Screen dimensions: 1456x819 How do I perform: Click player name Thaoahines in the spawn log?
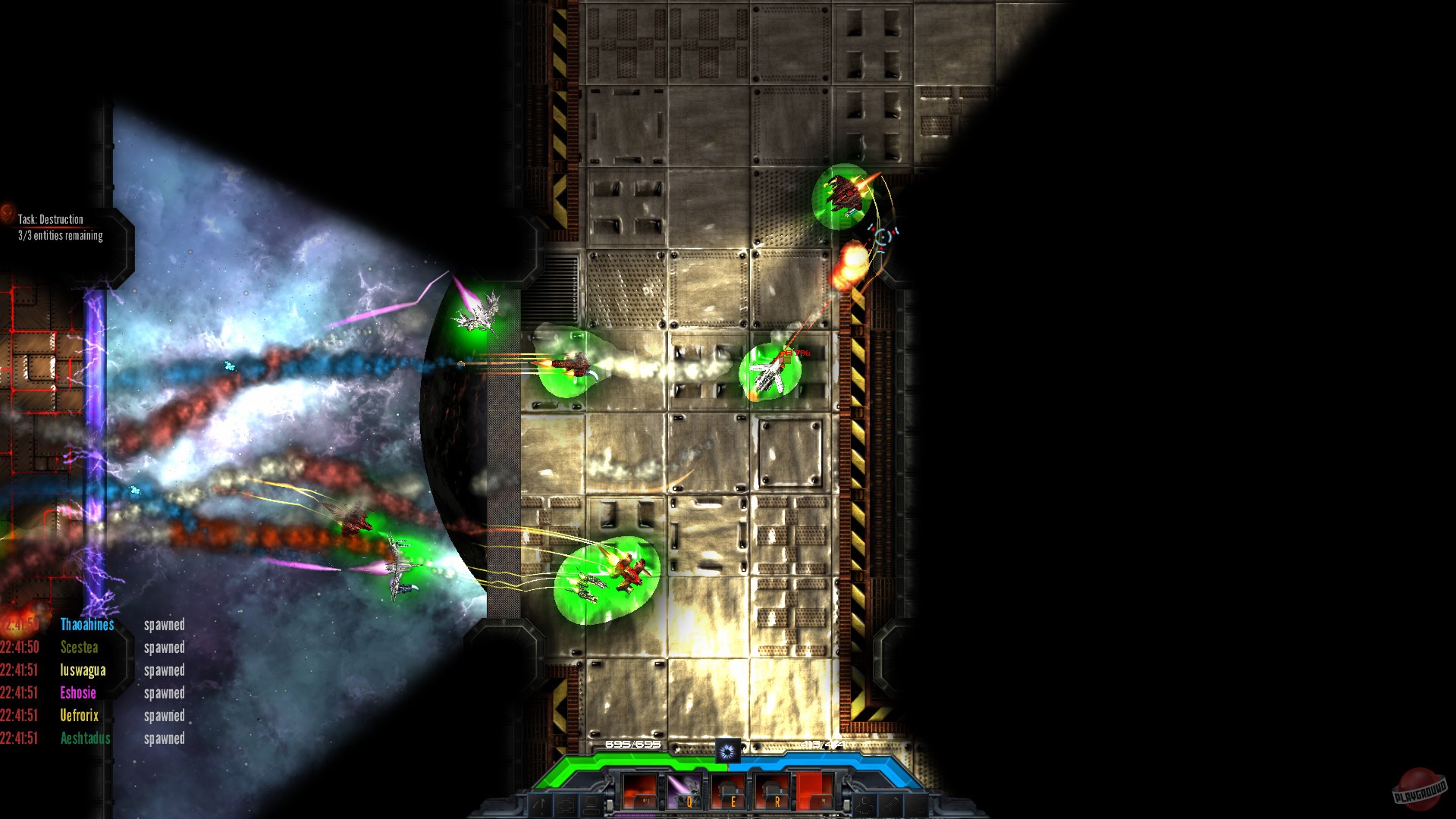[86, 625]
